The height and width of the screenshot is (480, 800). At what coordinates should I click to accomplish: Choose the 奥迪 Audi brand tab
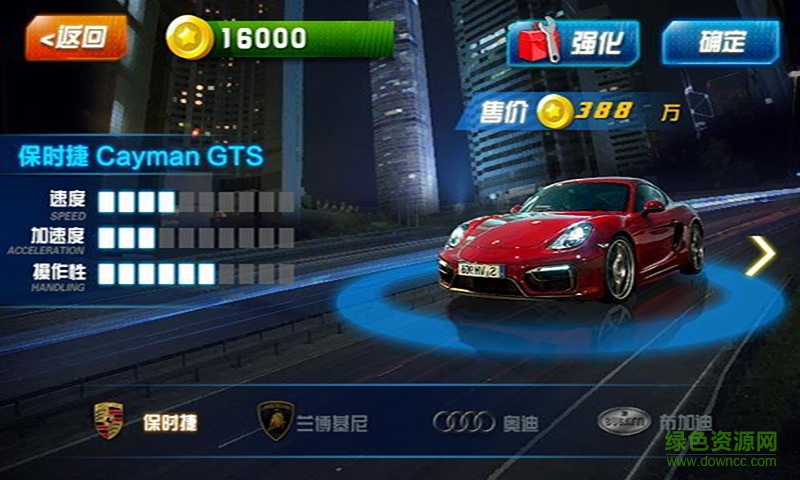click(x=485, y=422)
